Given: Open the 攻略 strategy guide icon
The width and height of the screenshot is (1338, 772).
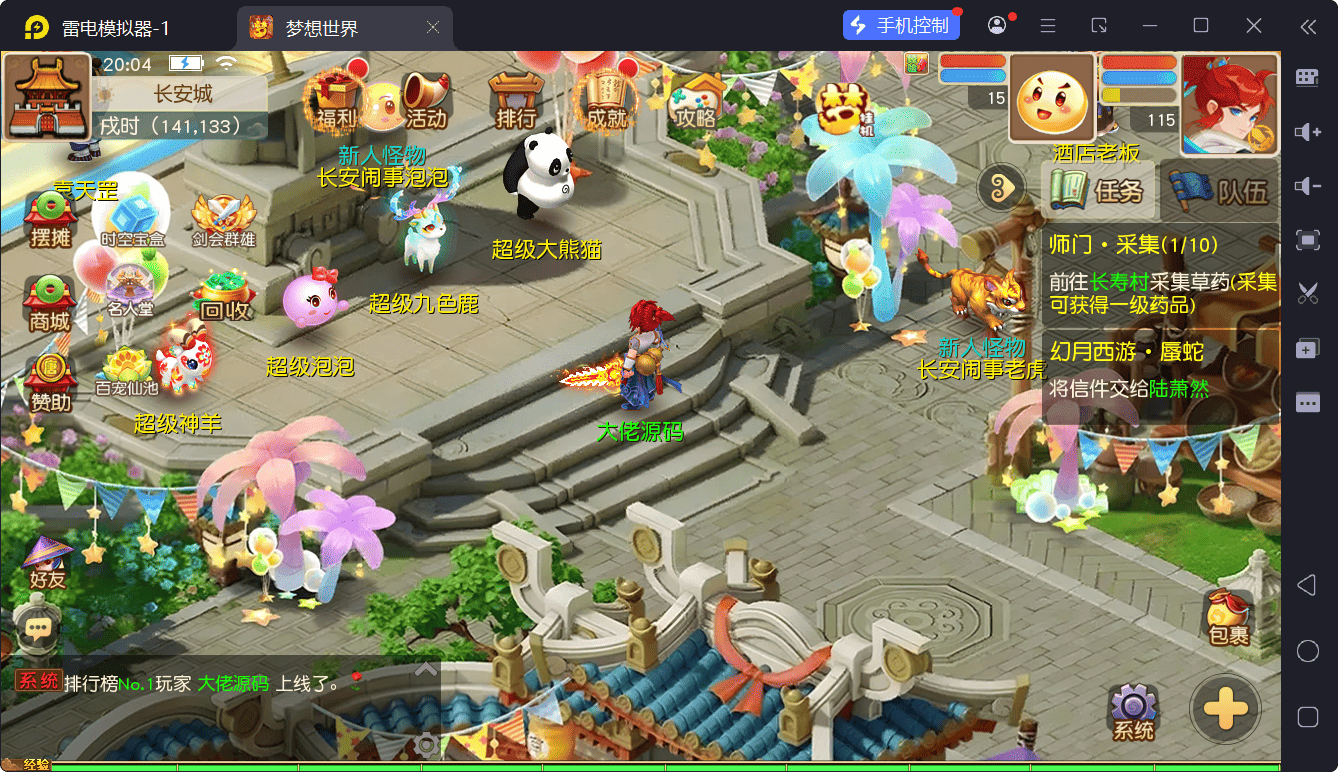Looking at the screenshot, I should pos(696,100).
